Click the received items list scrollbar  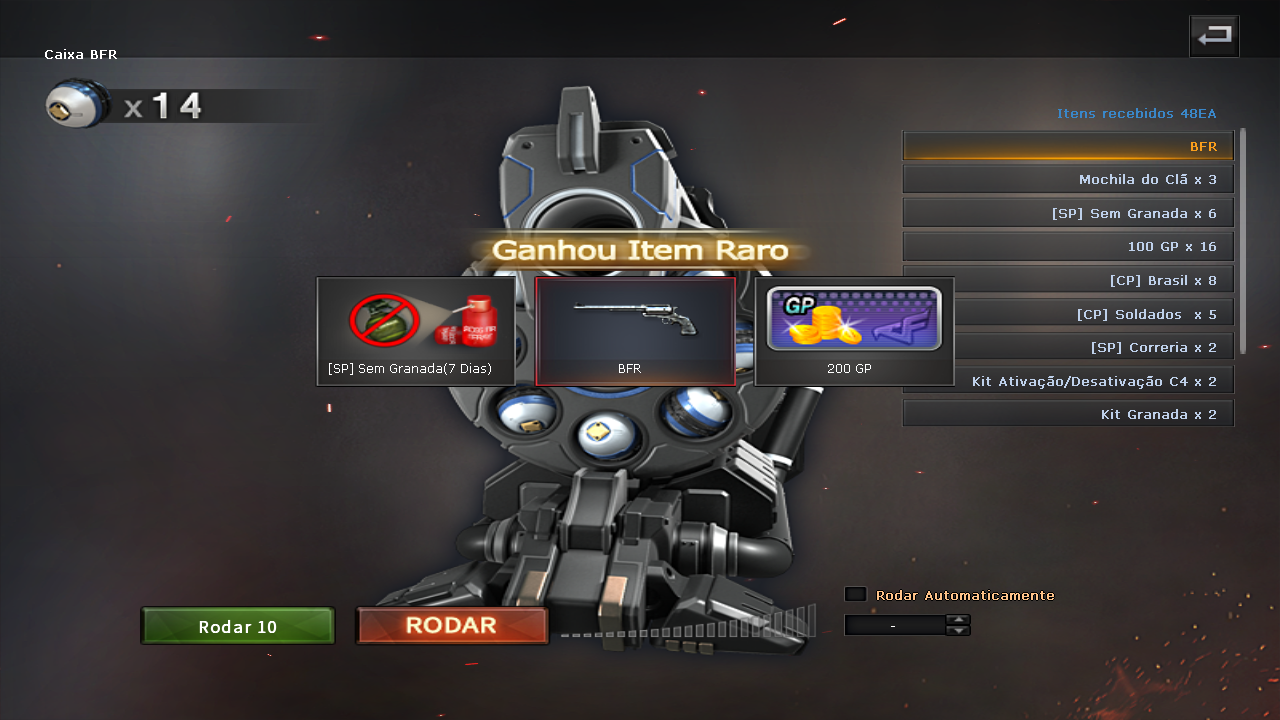[1243, 240]
